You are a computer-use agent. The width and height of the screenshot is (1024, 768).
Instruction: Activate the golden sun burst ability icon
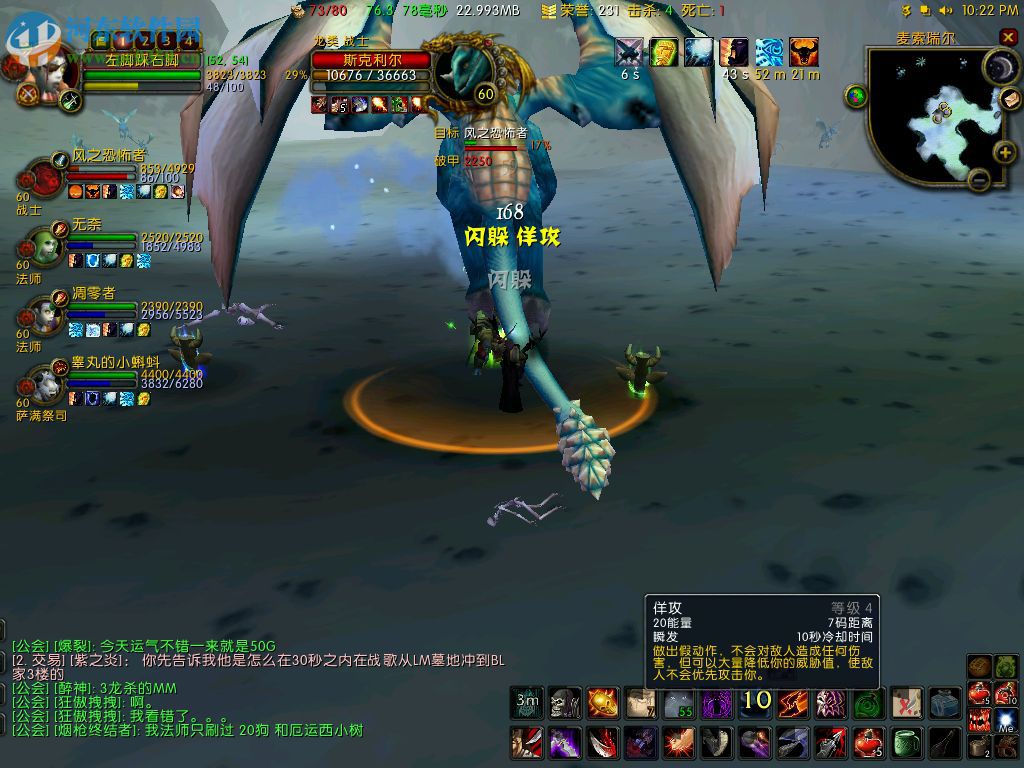tap(603, 703)
